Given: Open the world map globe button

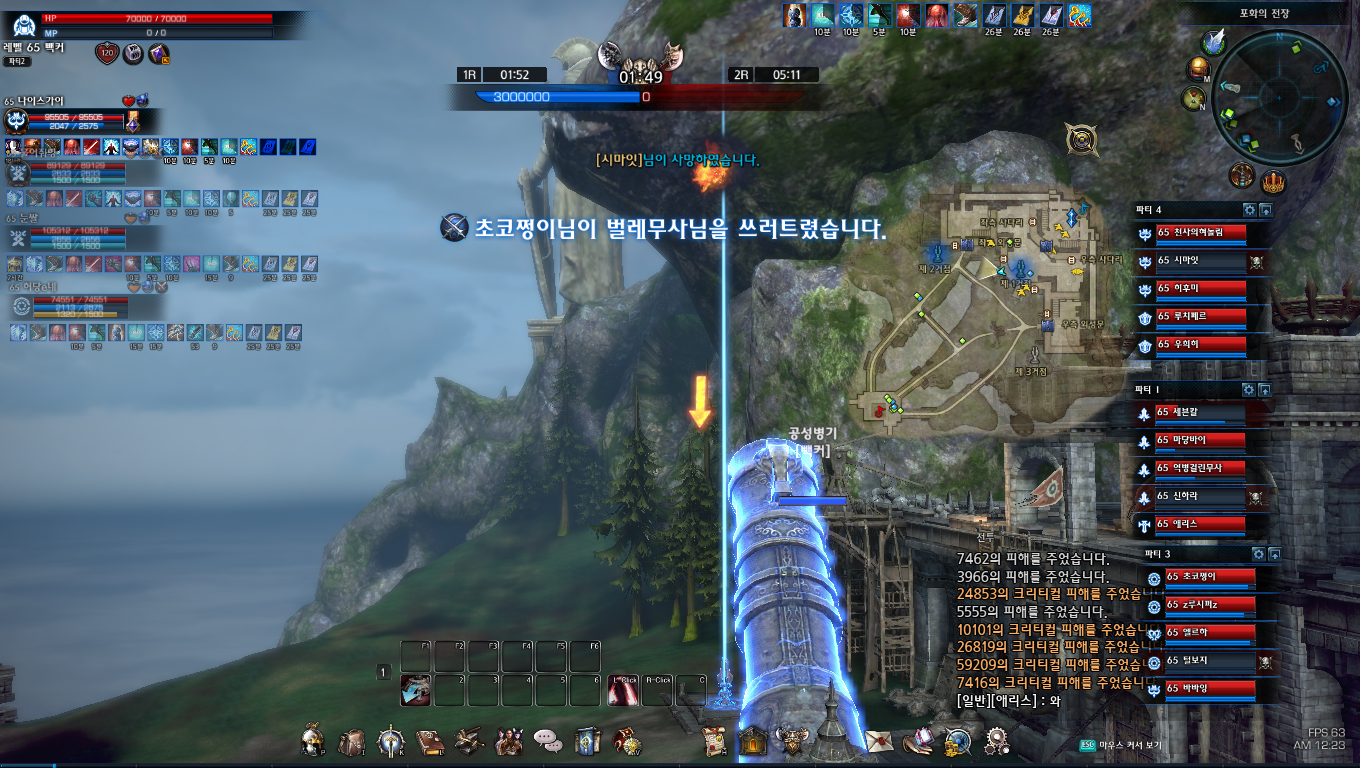Looking at the screenshot, I should pyautogui.click(x=1199, y=69).
